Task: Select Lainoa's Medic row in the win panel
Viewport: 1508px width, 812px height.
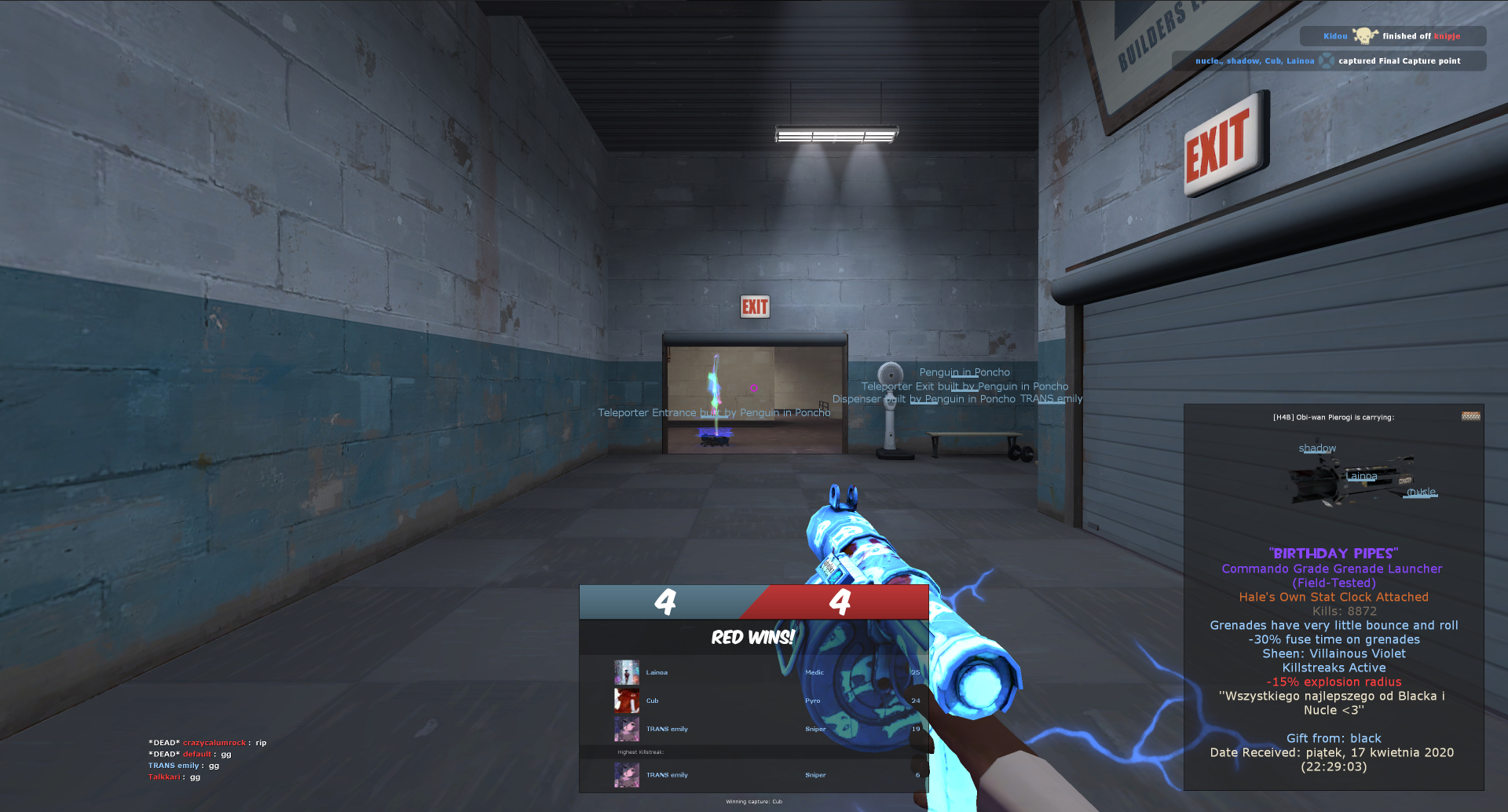Action: click(x=754, y=672)
